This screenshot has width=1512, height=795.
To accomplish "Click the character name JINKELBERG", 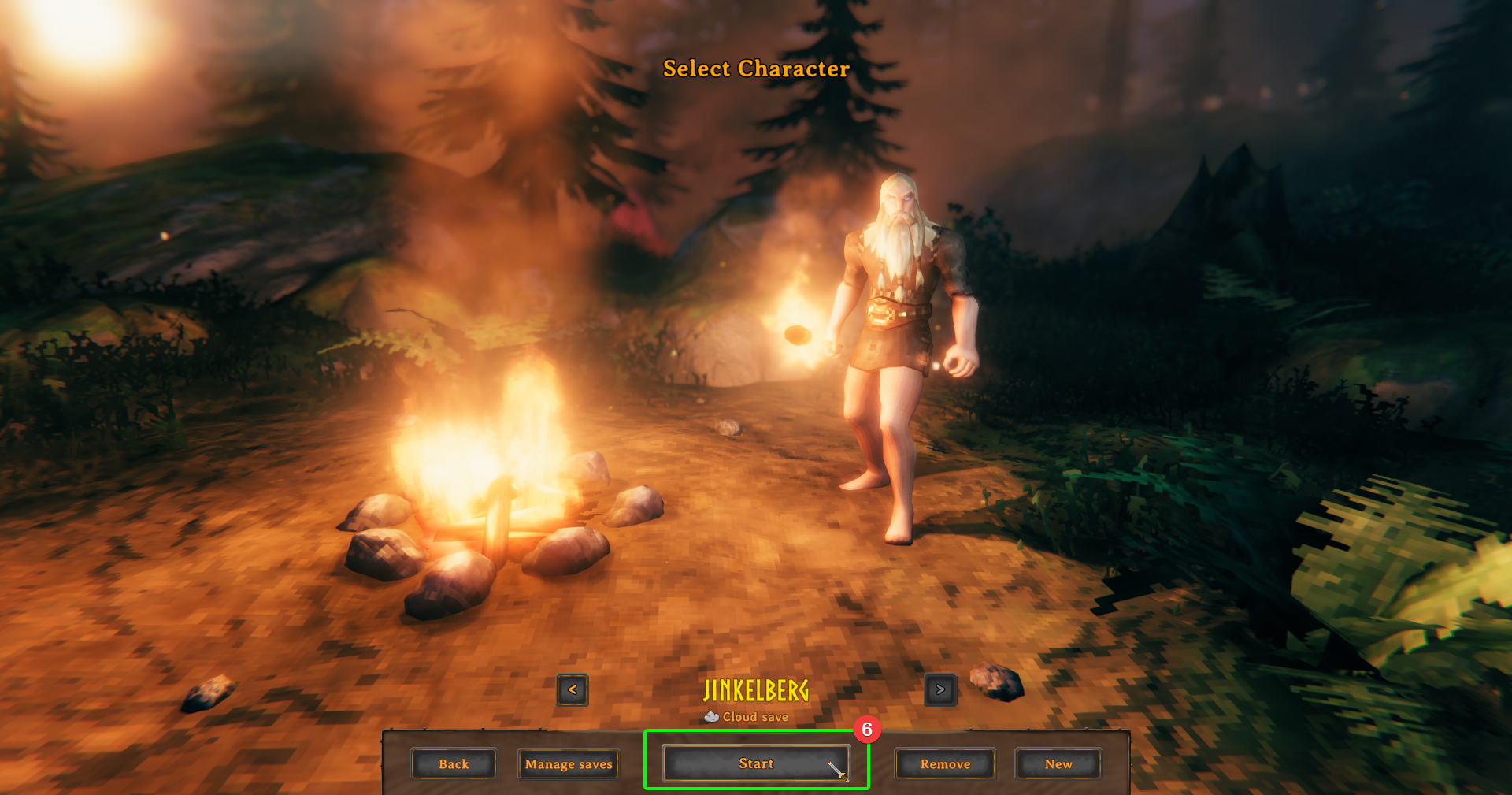I will point(756,690).
